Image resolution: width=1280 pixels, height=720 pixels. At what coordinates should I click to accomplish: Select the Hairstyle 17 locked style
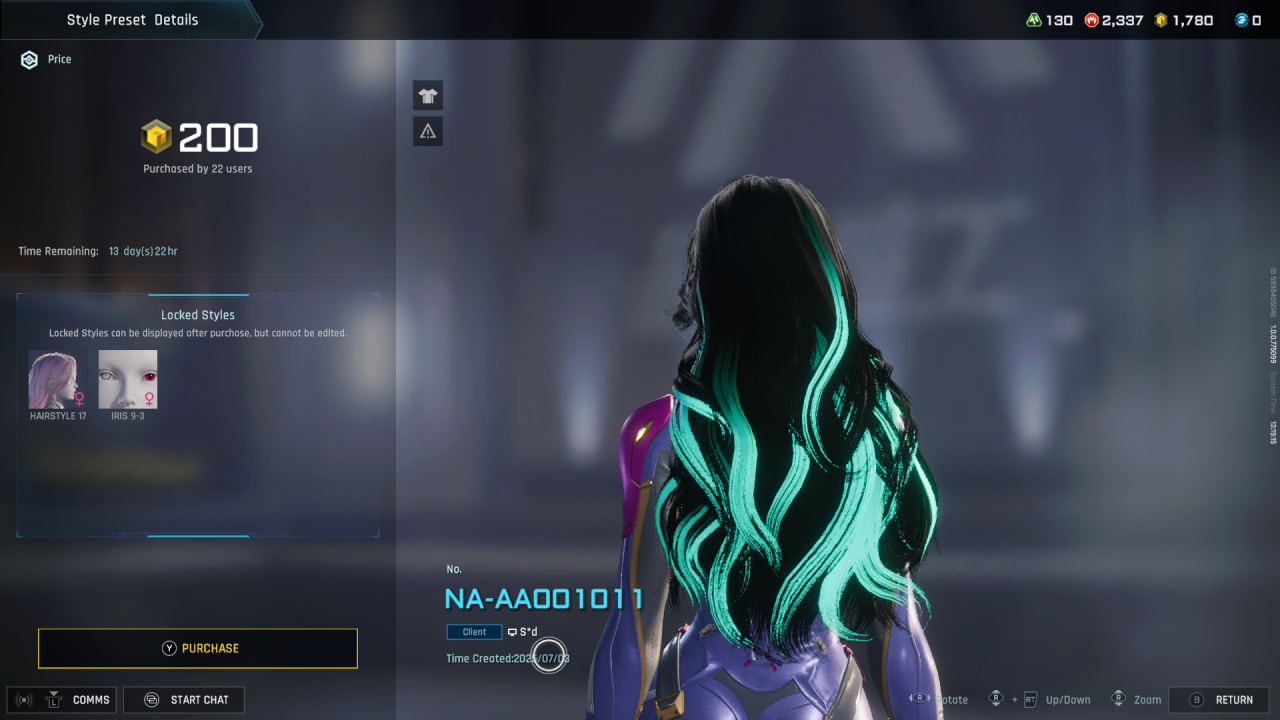point(58,380)
